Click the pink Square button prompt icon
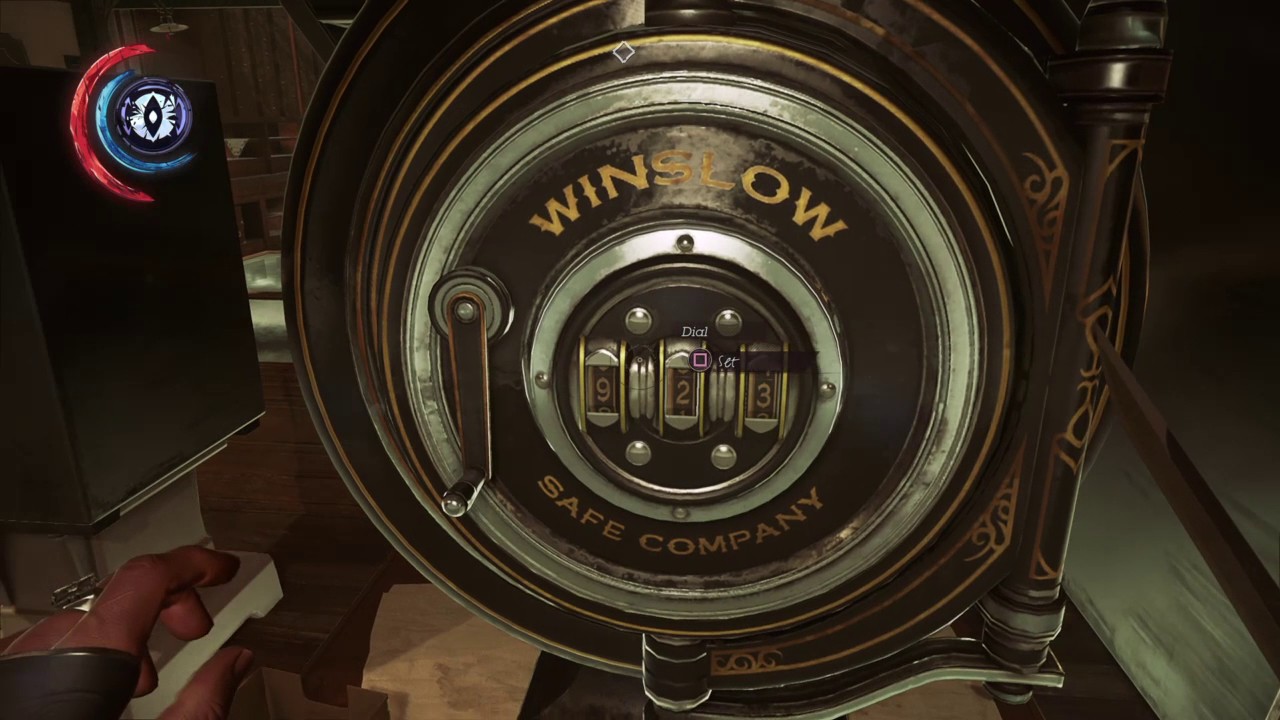This screenshot has width=1280, height=720. [700, 361]
